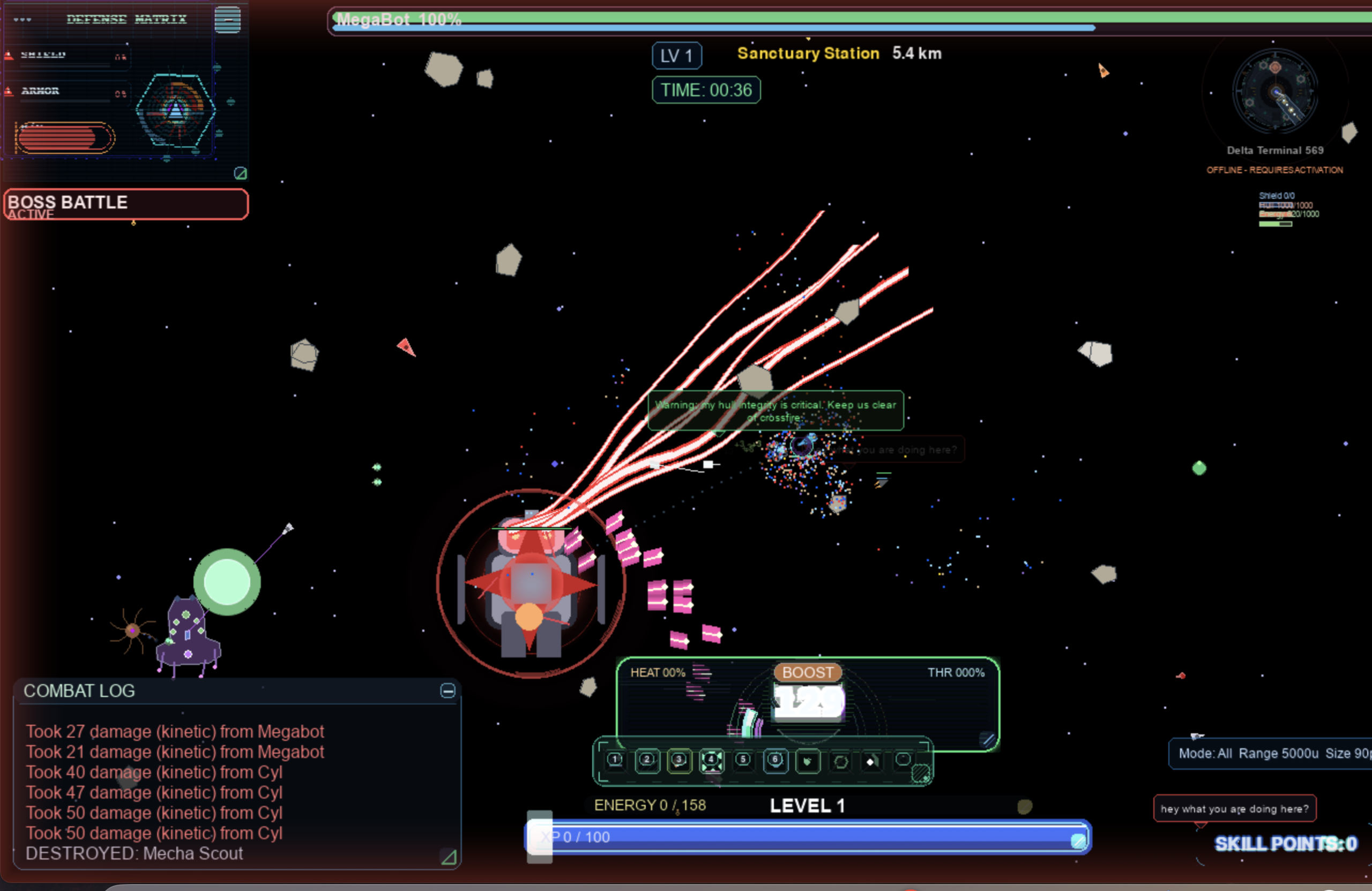
Task: Minimize the Defense Matrix panel
Action: point(227,20)
